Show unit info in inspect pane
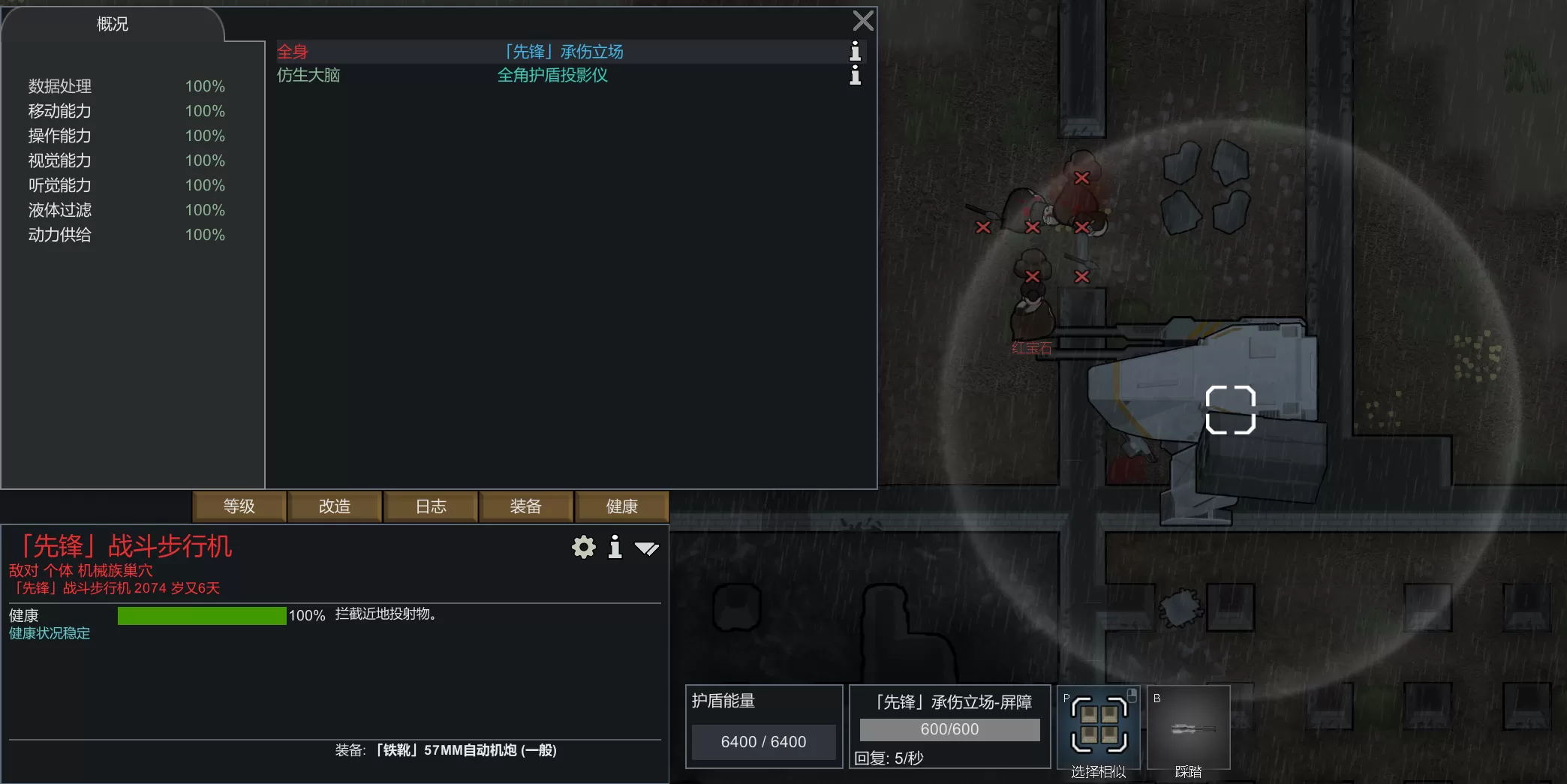Image resolution: width=1567 pixels, height=784 pixels. click(x=615, y=548)
